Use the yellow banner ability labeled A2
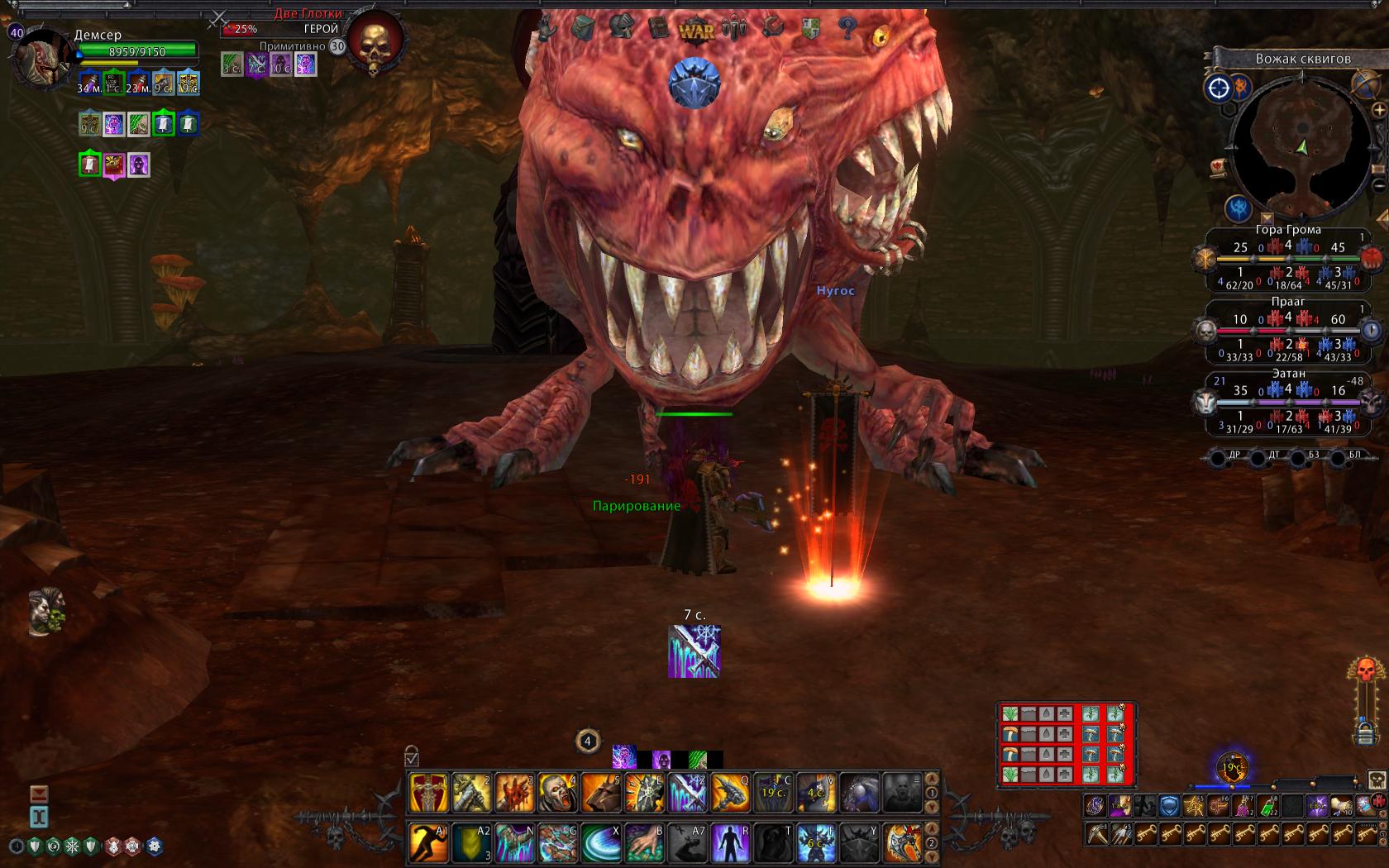The height and width of the screenshot is (868, 1389). 472,842
